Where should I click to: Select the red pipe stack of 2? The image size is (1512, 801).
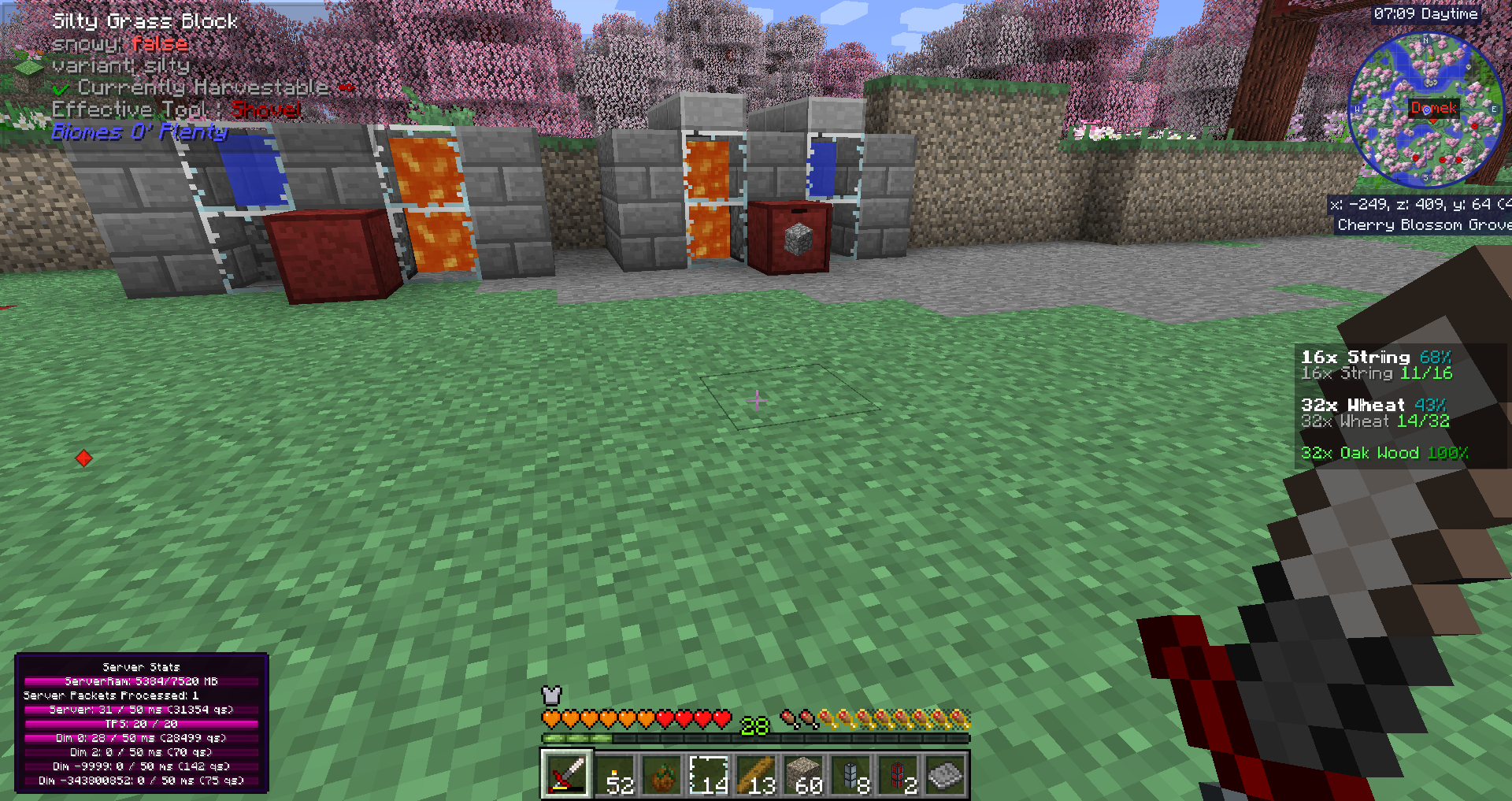point(899,775)
